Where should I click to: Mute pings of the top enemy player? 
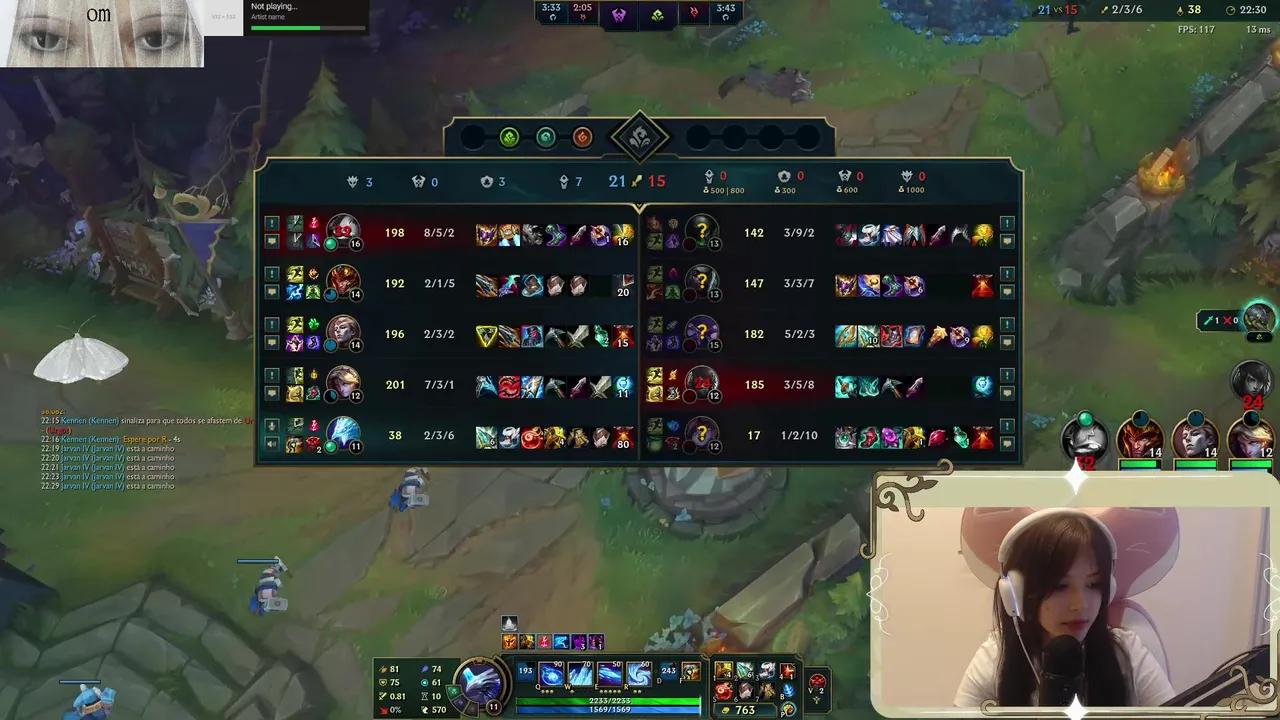(1008, 225)
